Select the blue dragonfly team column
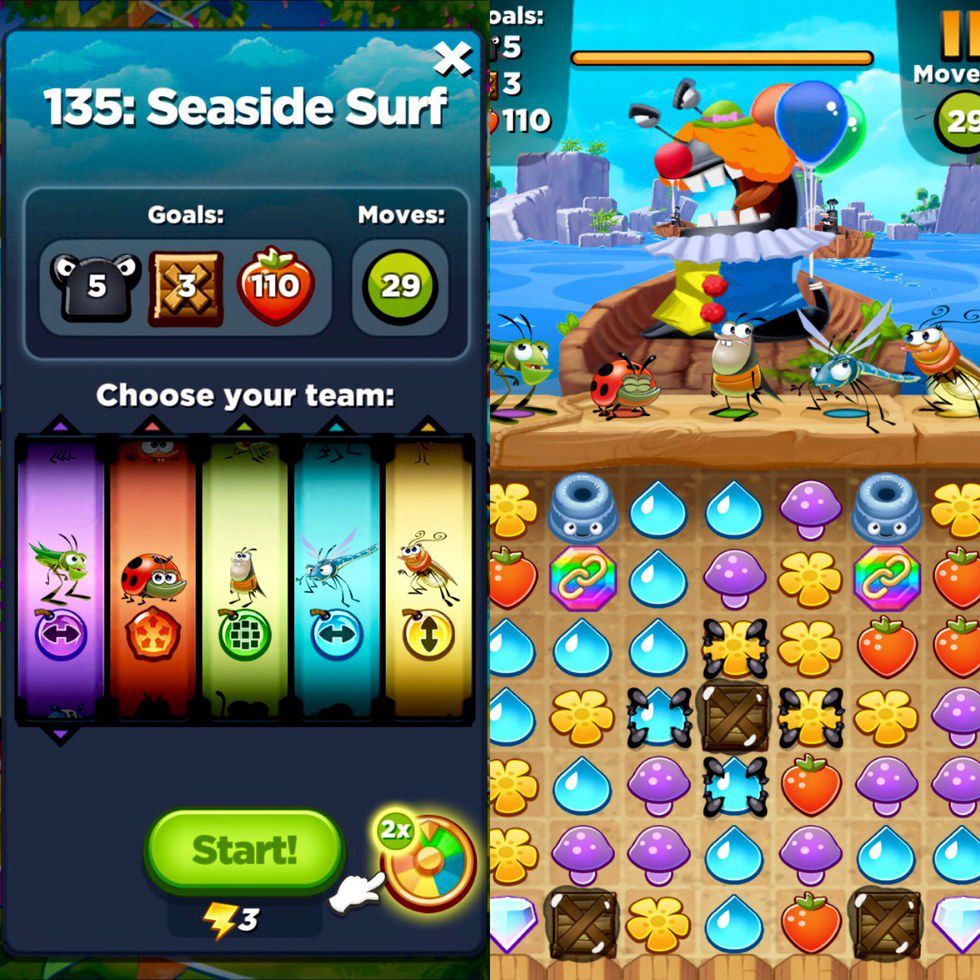Viewport: 980px width, 980px height. (336, 580)
